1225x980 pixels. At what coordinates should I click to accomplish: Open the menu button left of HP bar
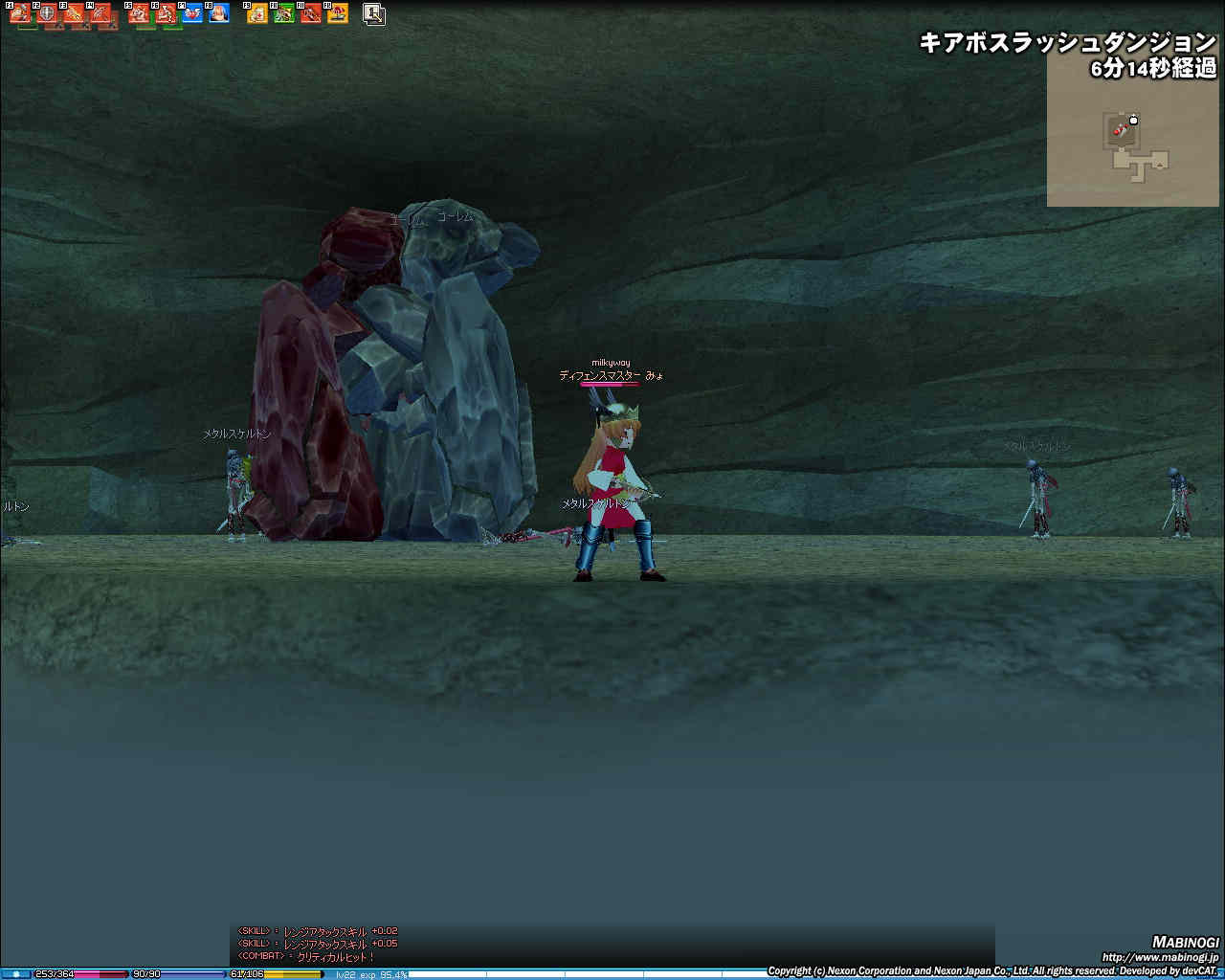[16, 974]
